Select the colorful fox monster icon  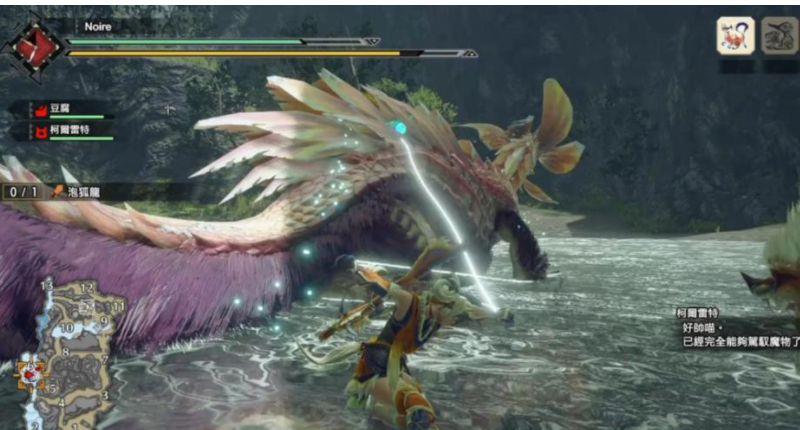735,35
